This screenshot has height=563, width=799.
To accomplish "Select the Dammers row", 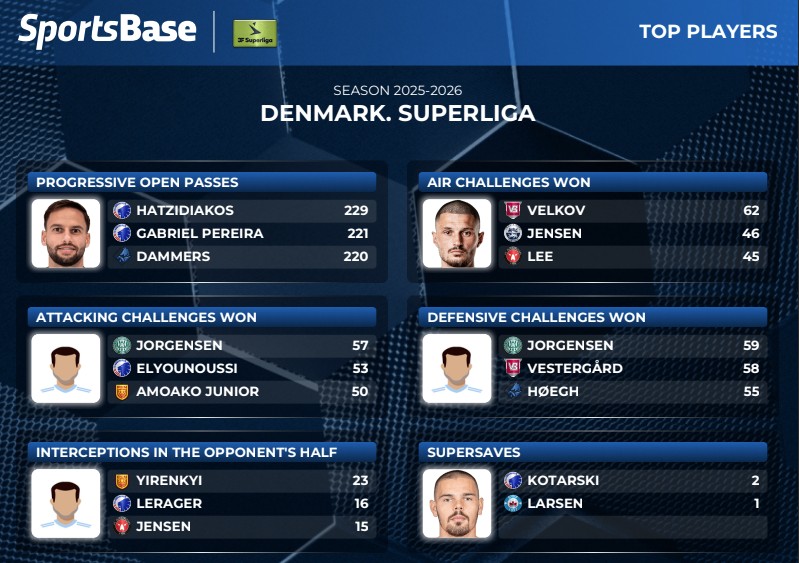I will pyautogui.click(x=241, y=256).
